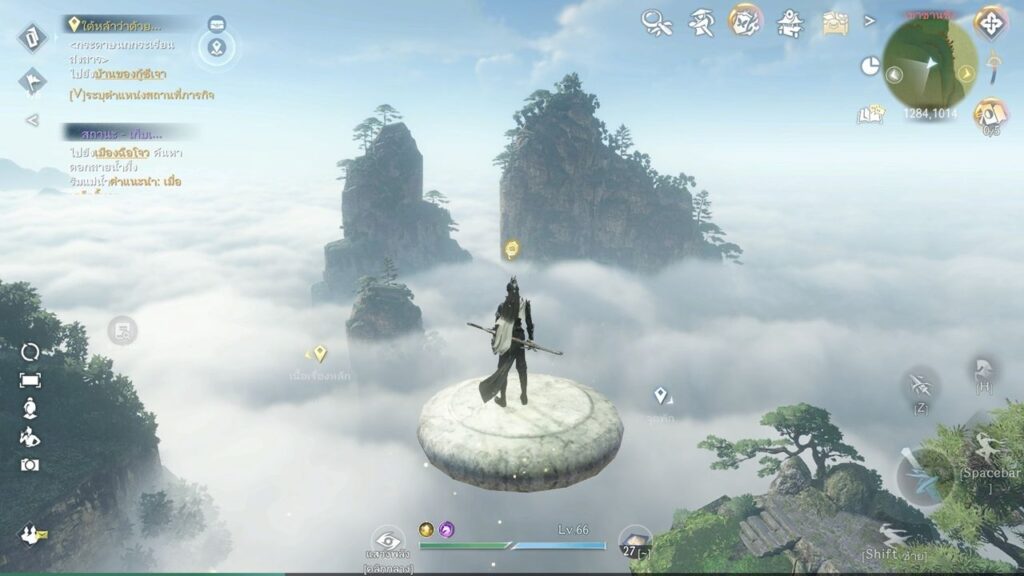The width and height of the screenshot is (1024, 576).
Task: Click the quest location pin button
Action: (x=217, y=46)
